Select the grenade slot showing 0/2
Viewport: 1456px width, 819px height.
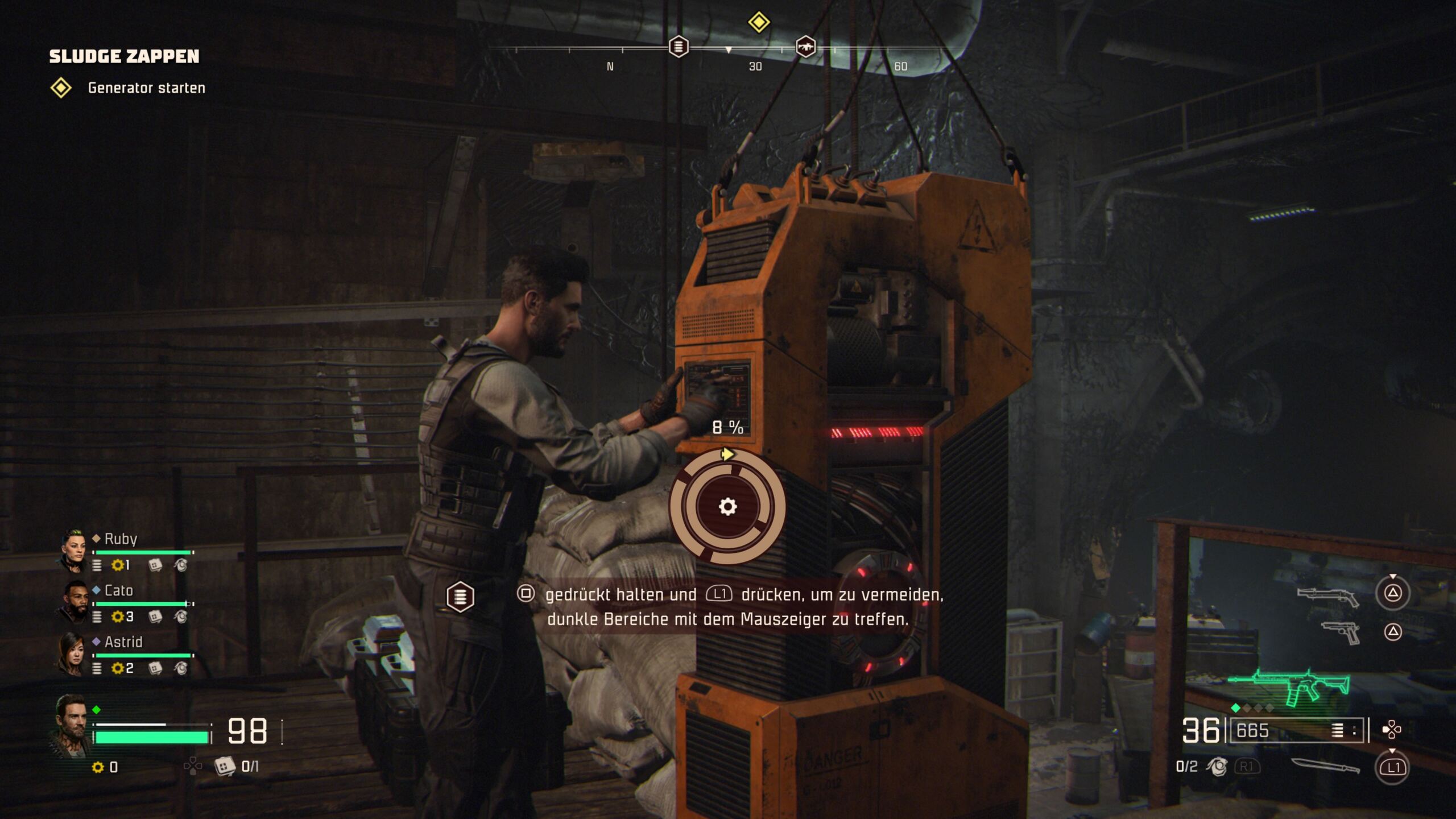(x=1216, y=767)
